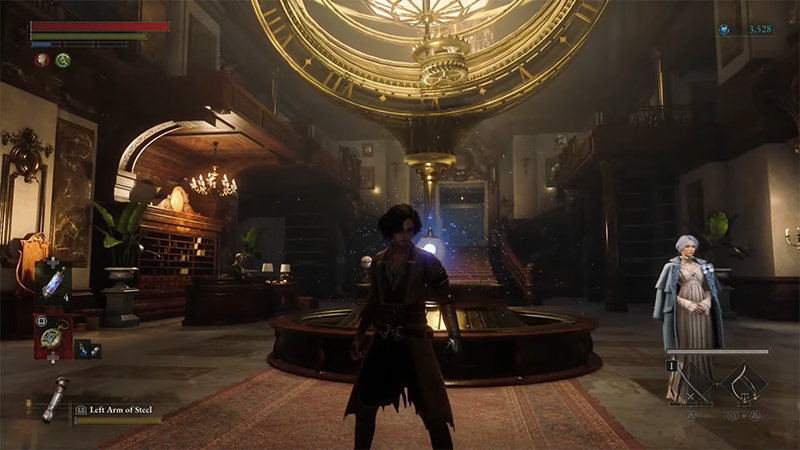Click the green circular status icon
Screen dimensions: 800x450
62,60
